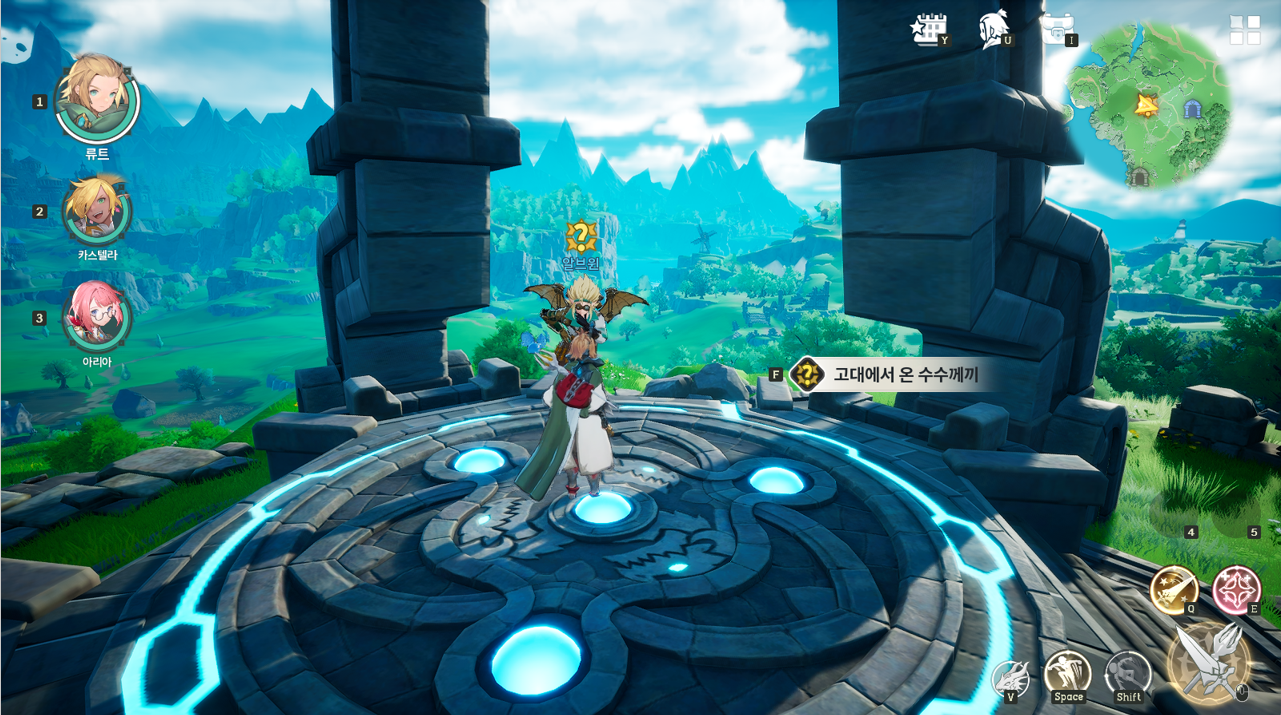1281x715 pixels.
Task: Open the calendar events icon
Action: [928, 29]
